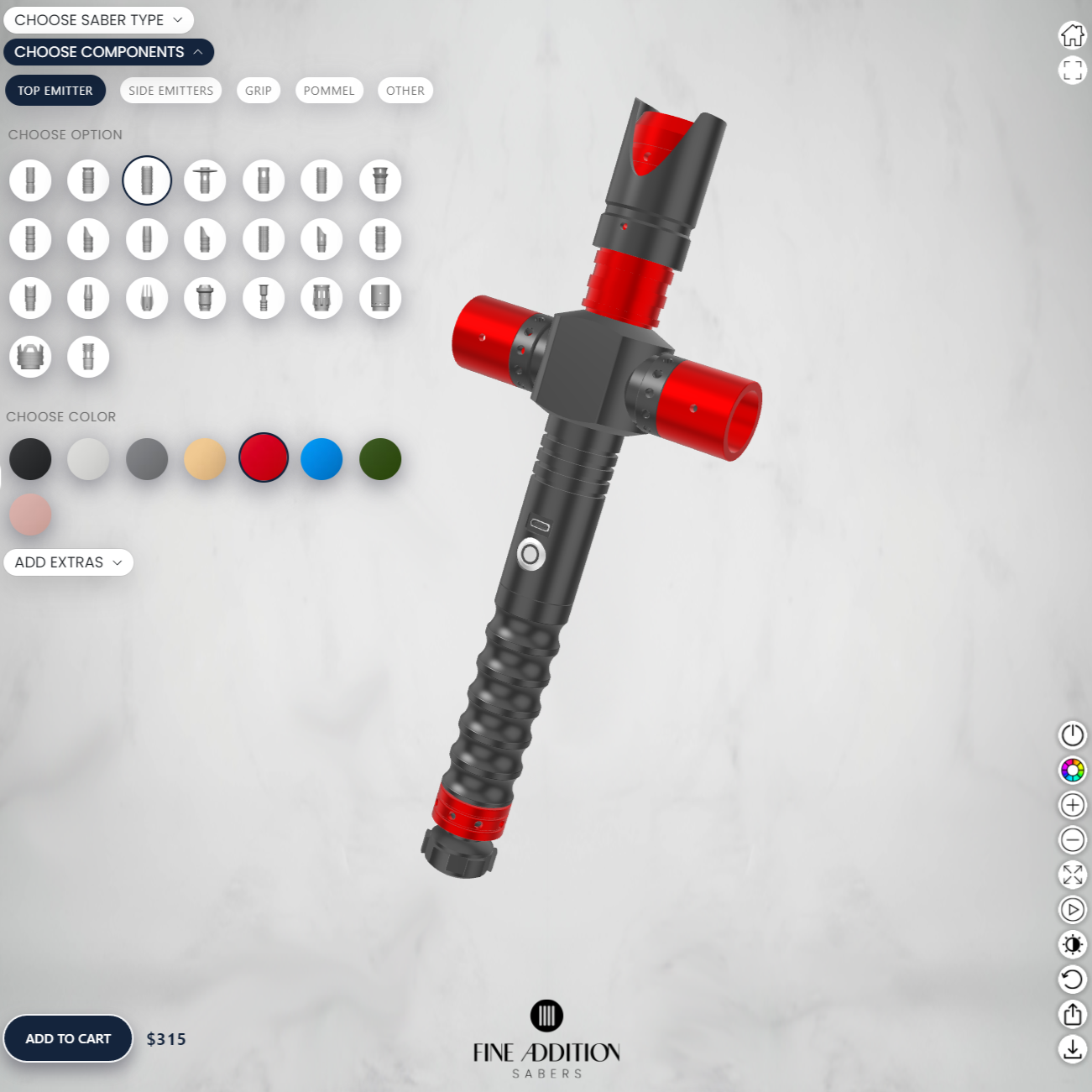
Task: Open the POMMEL components tab
Action: pos(329,90)
